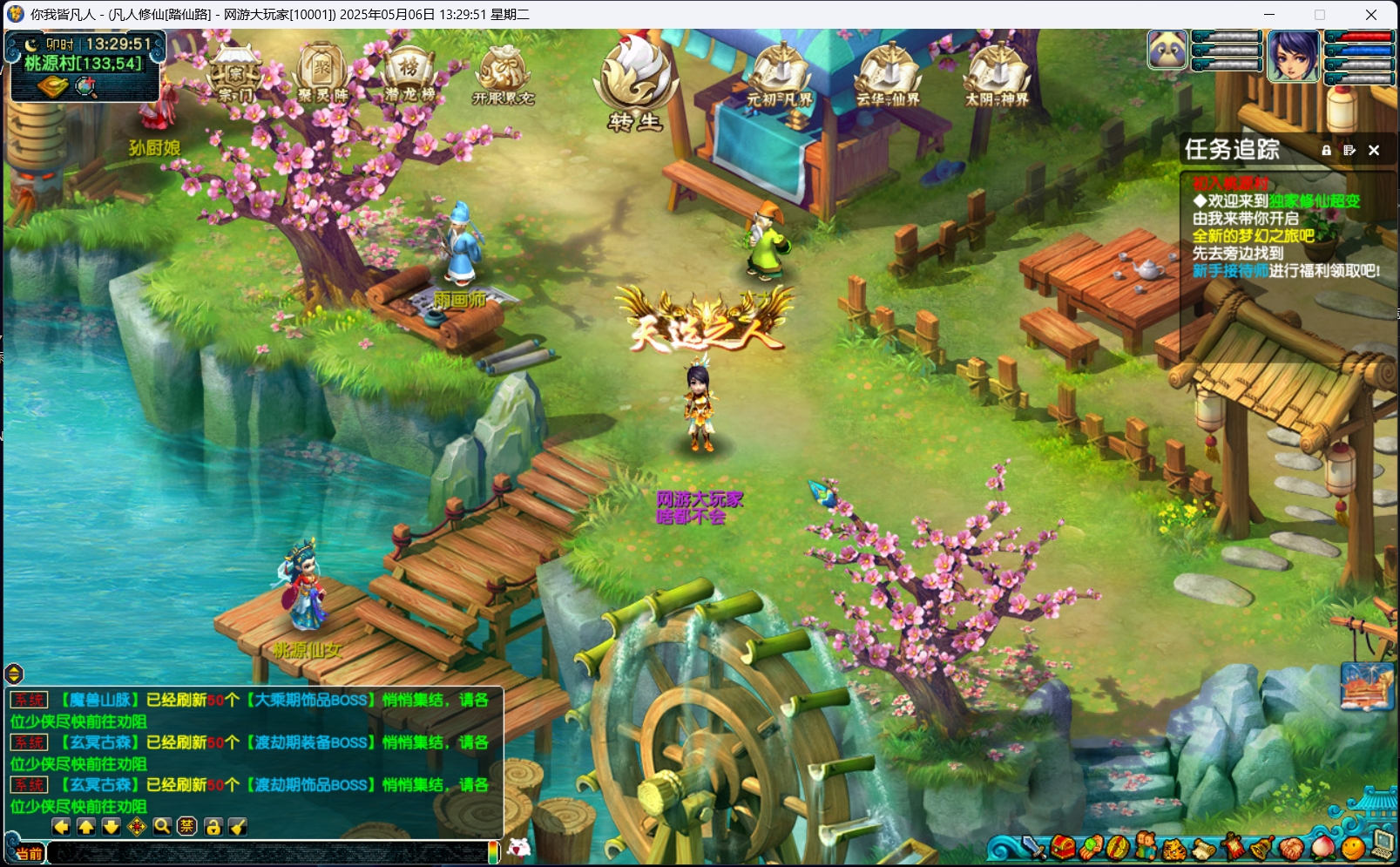Click the golden compass icon under location
The height and width of the screenshot is (867, 1400).
click(x=52, y=87)
